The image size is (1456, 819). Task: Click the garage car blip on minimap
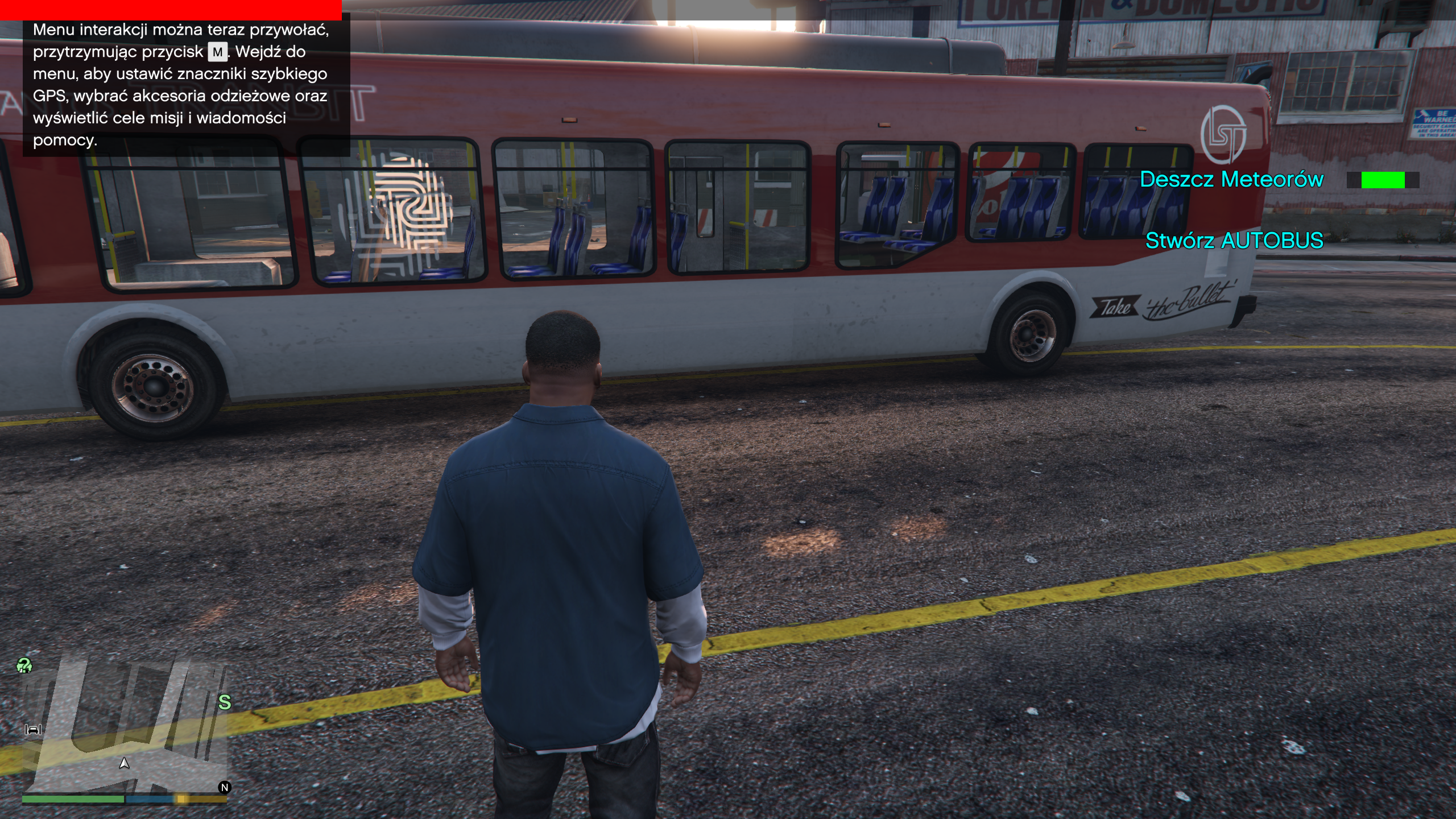coord(33,730)
